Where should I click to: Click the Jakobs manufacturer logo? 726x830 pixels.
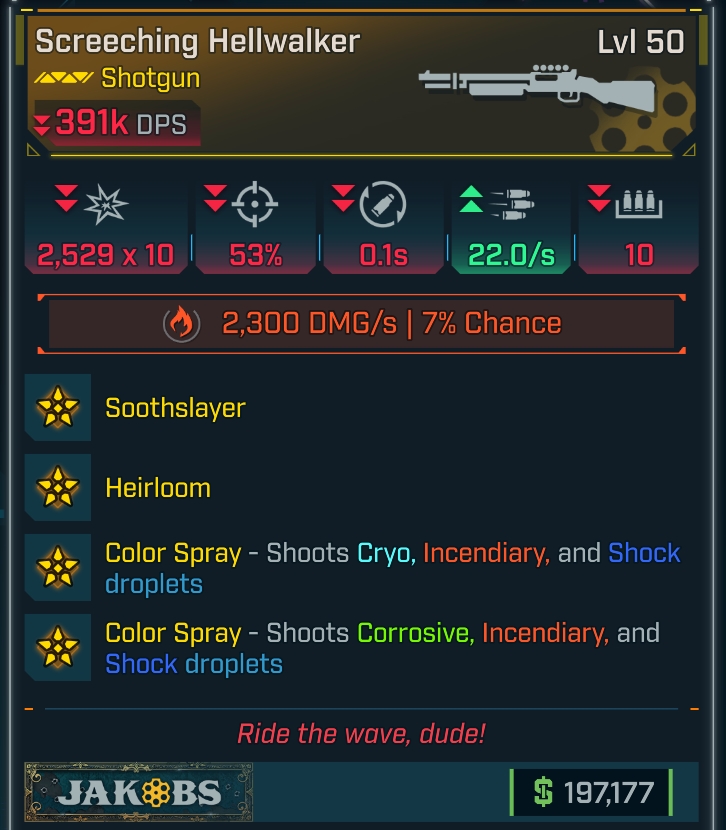coord(139,793)
